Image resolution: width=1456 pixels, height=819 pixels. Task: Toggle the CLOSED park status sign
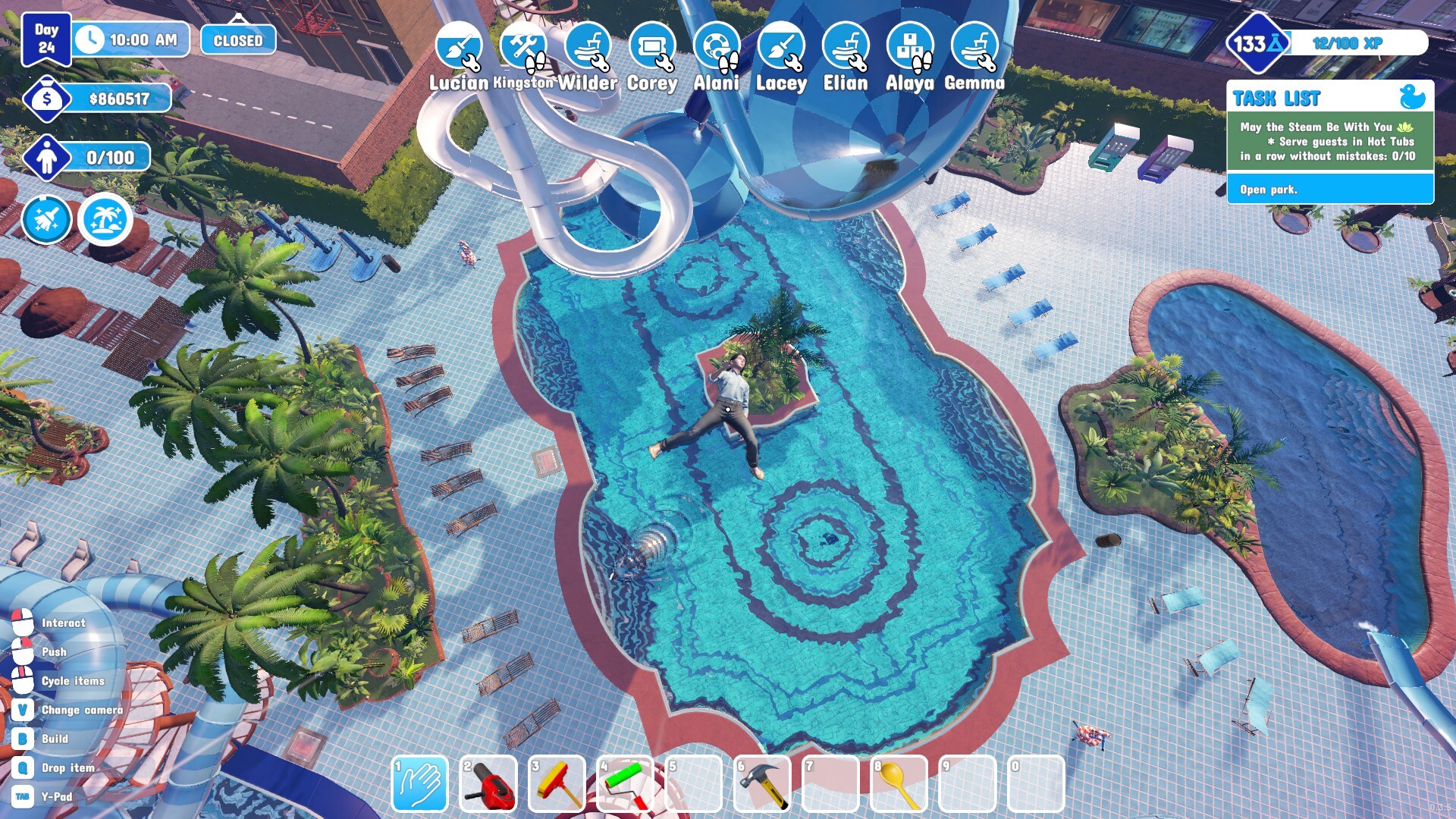238,40
